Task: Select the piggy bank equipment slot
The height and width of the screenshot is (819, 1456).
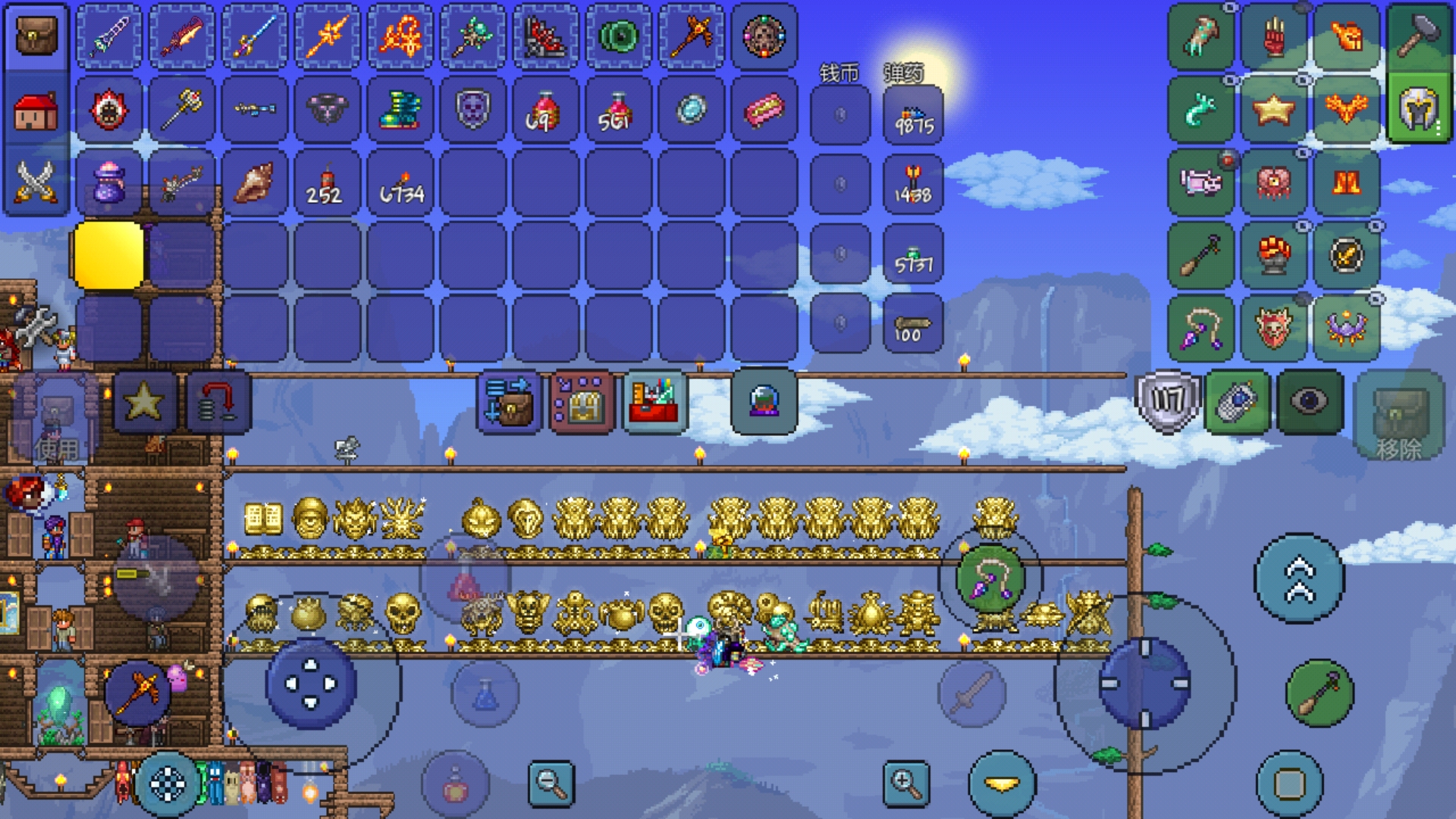Action: [1200, 183]
